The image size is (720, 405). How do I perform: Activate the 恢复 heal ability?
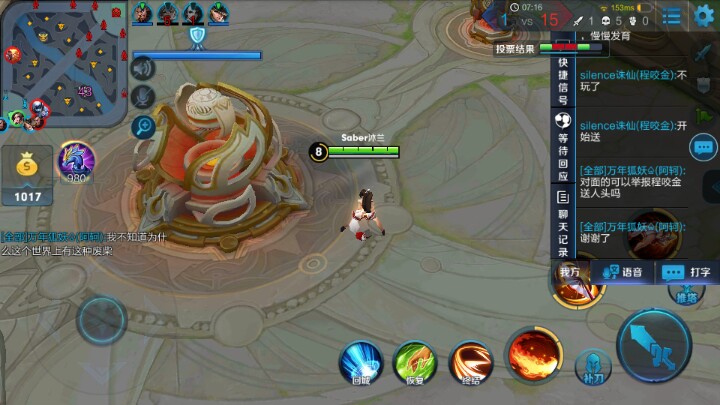tap(414, 362)
